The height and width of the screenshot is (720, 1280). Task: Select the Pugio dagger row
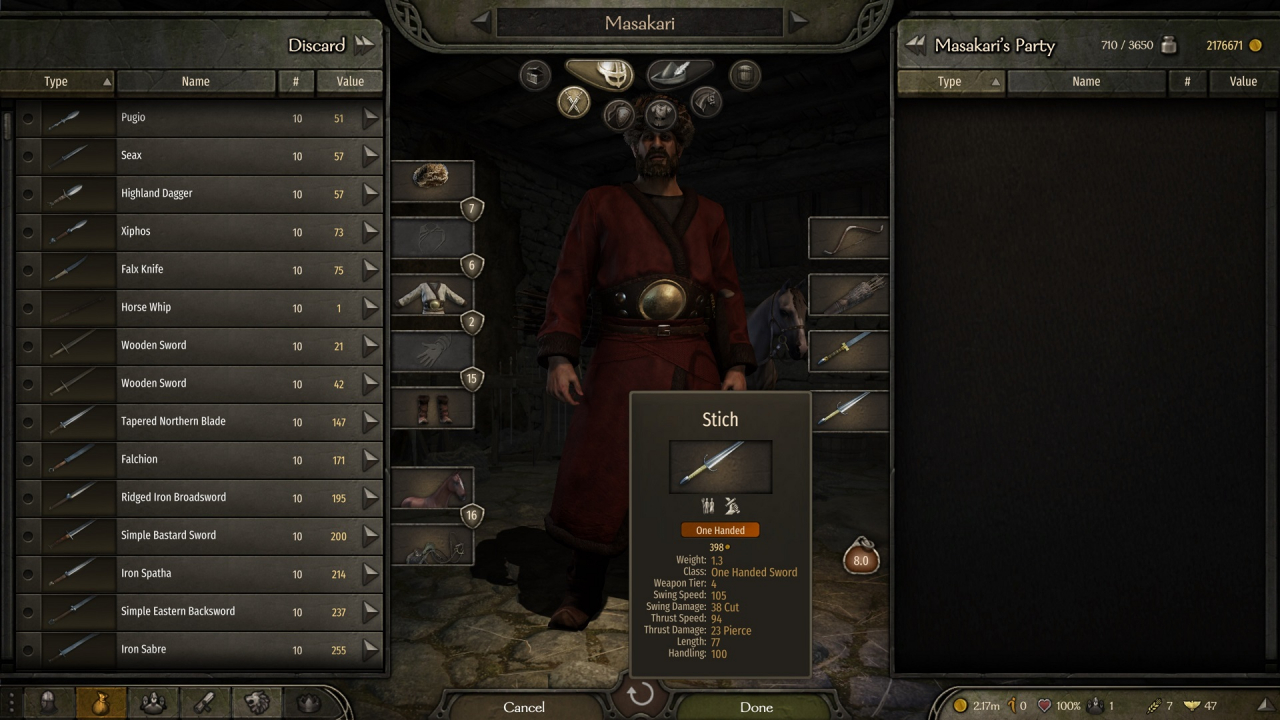[200, 118]
